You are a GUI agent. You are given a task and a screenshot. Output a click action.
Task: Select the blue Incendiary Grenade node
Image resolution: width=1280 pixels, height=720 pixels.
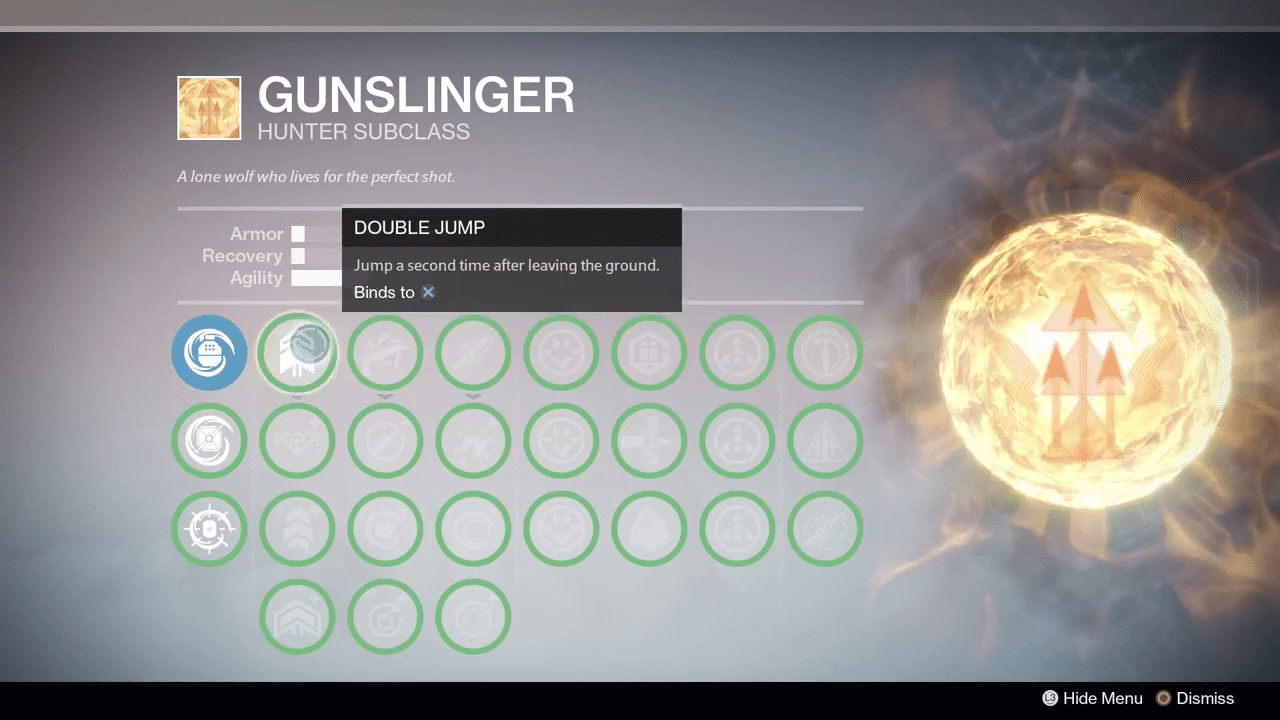209,352
